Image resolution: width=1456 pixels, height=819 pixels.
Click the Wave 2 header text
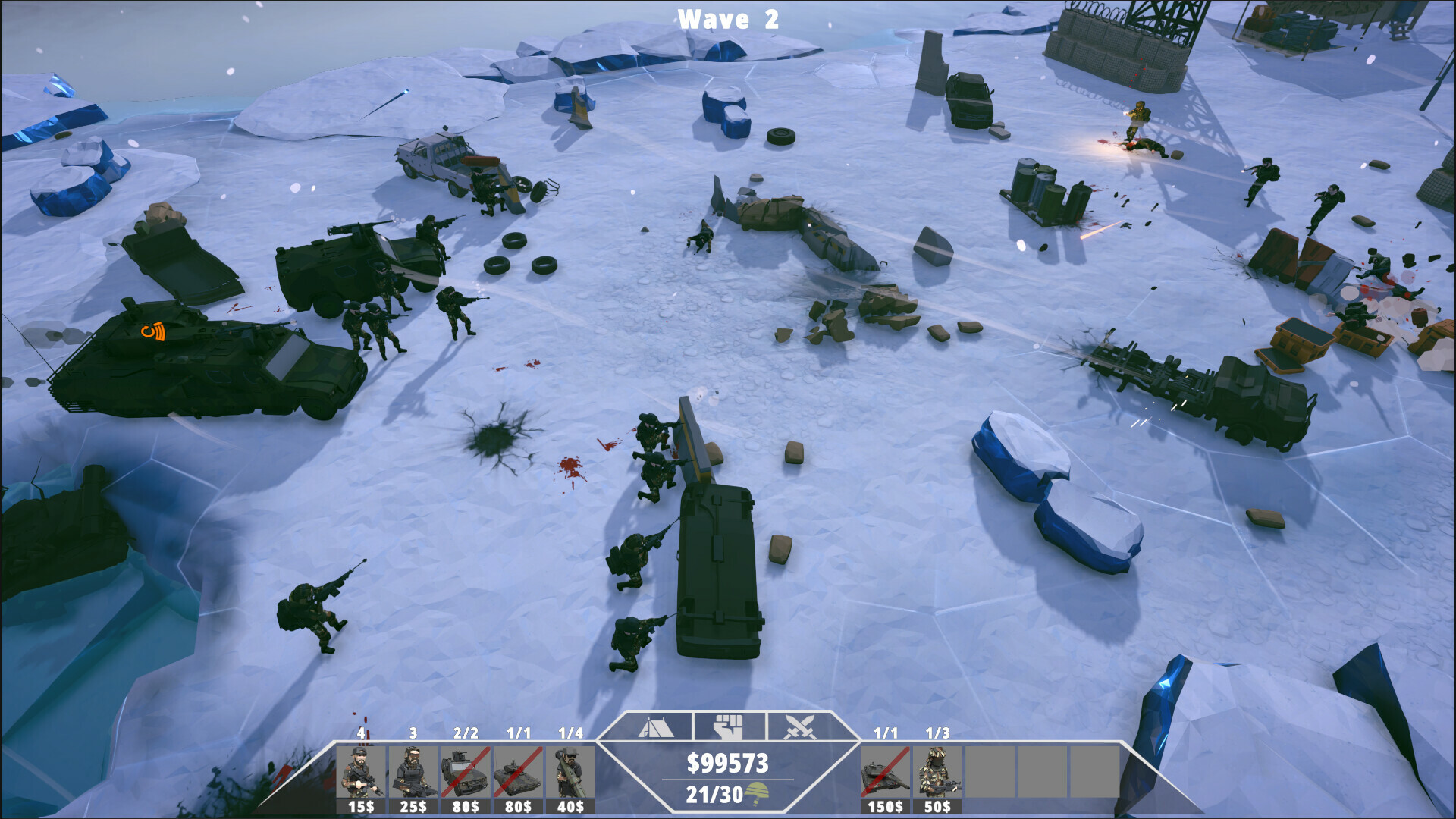[729, 19]
